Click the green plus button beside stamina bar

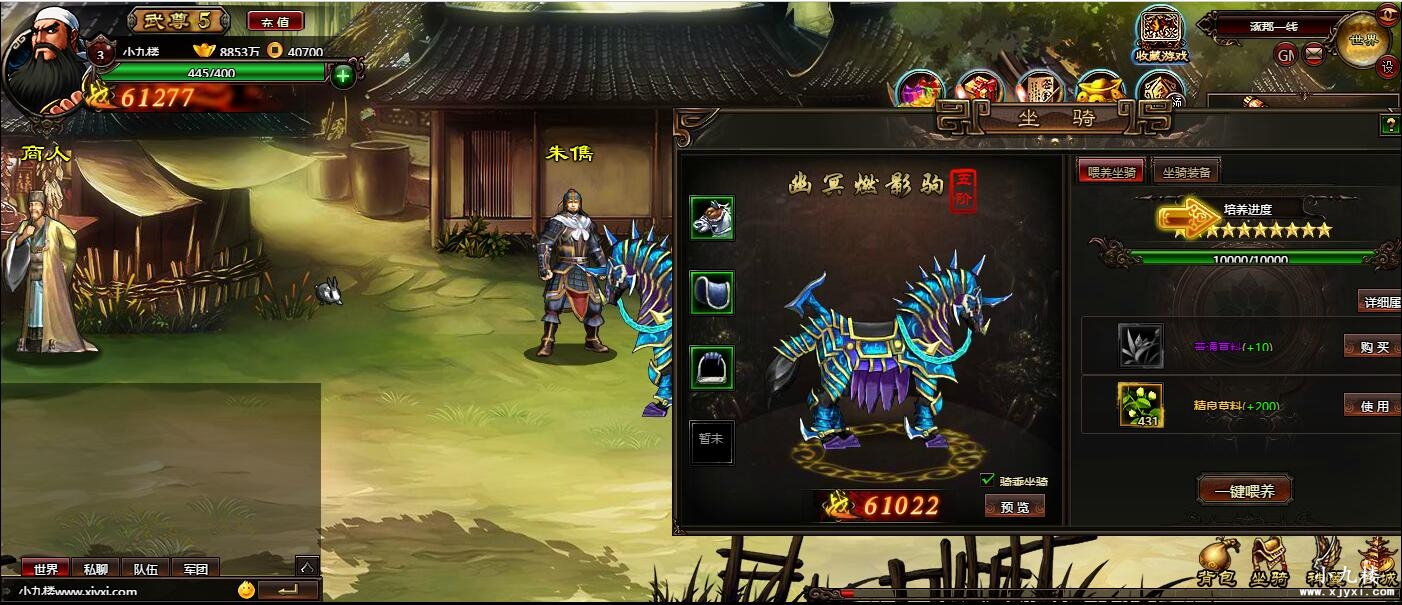[x=343, y=75]
